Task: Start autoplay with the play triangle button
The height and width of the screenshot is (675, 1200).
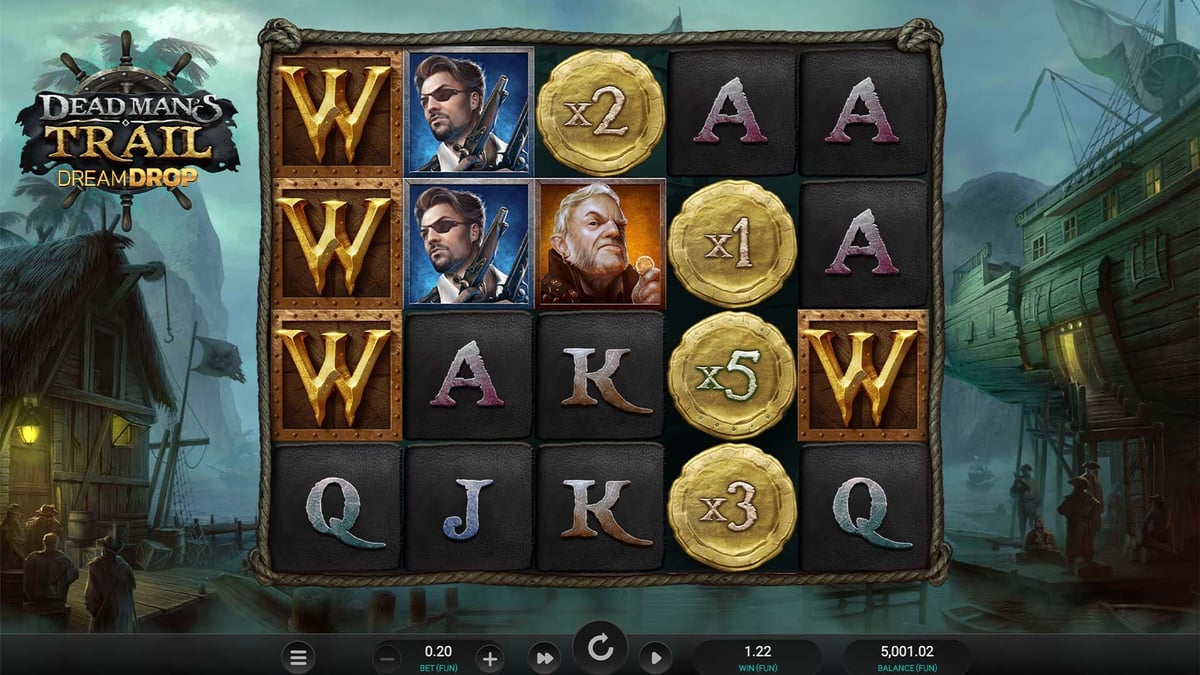Action: [655, 658]
